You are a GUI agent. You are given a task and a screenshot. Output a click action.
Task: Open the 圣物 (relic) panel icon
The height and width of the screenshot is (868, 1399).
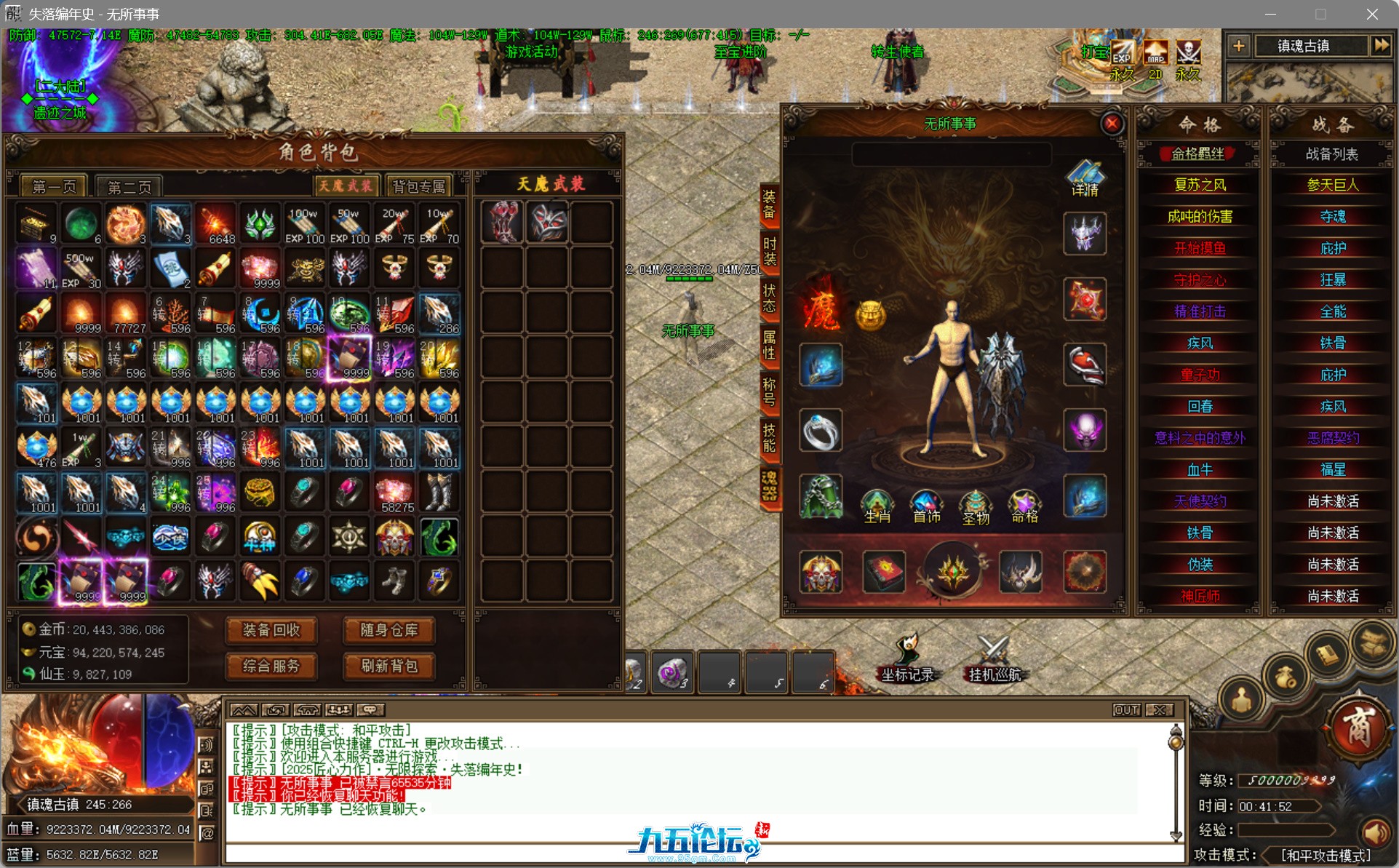coord(976,506)
